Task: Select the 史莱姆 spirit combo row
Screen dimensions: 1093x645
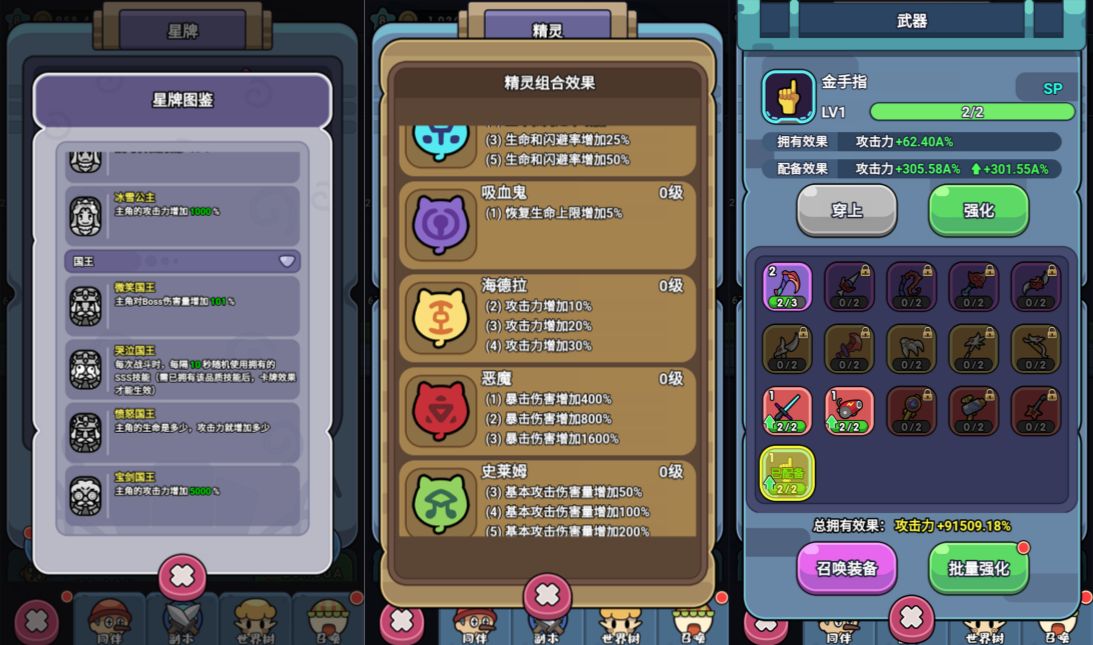Action: [x=547, y=498]
